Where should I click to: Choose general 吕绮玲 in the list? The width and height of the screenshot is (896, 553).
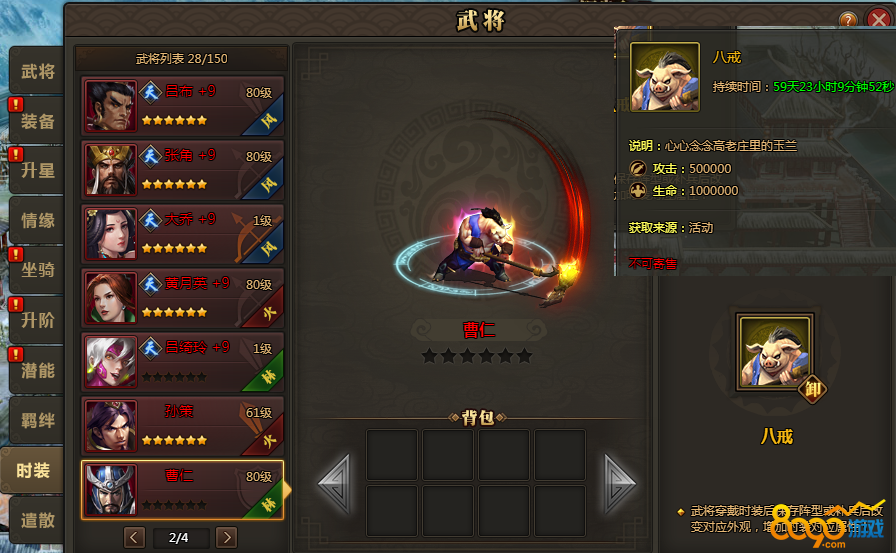click(x=183, y=361)
